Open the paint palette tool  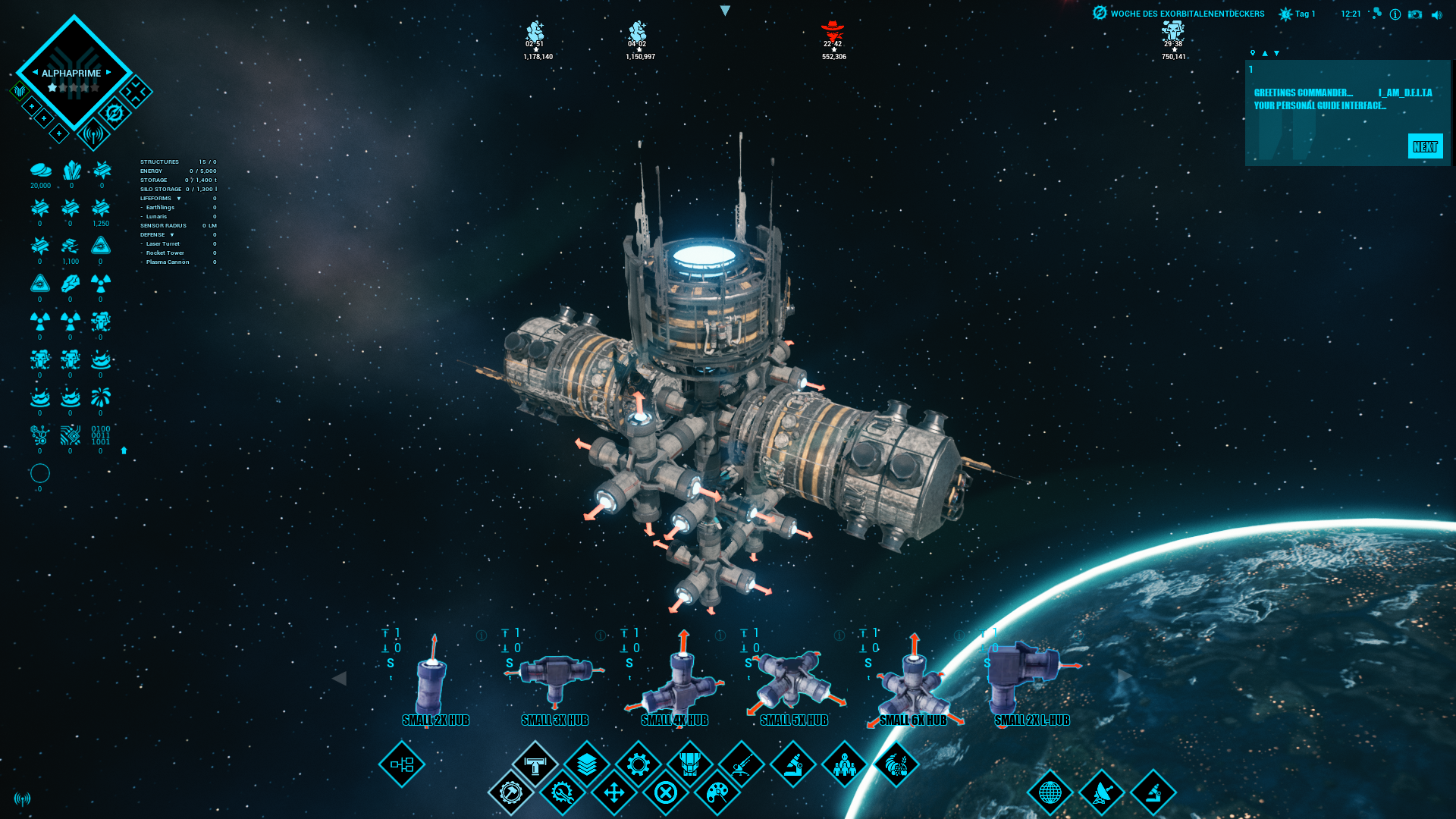click(x=717, y=793)
